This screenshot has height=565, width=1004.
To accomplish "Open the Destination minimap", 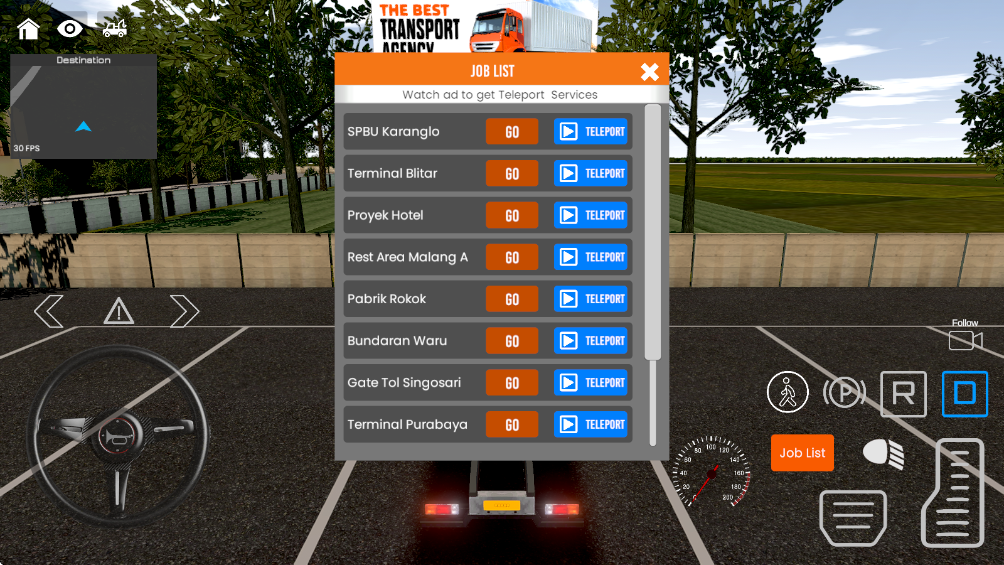I will pyautogui.click(x=84, y=106).
